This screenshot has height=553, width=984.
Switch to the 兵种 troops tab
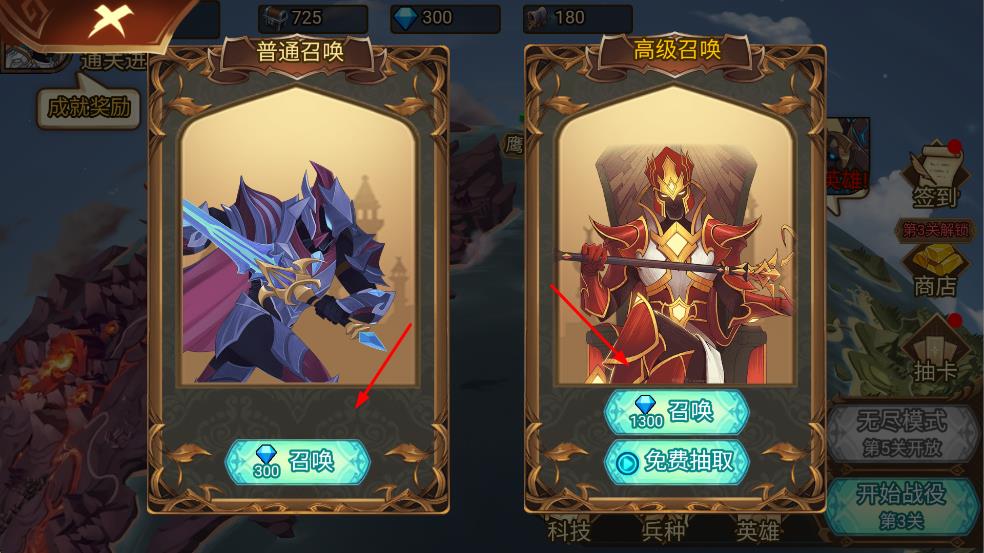pyautogui.click(x=663, y=530)
